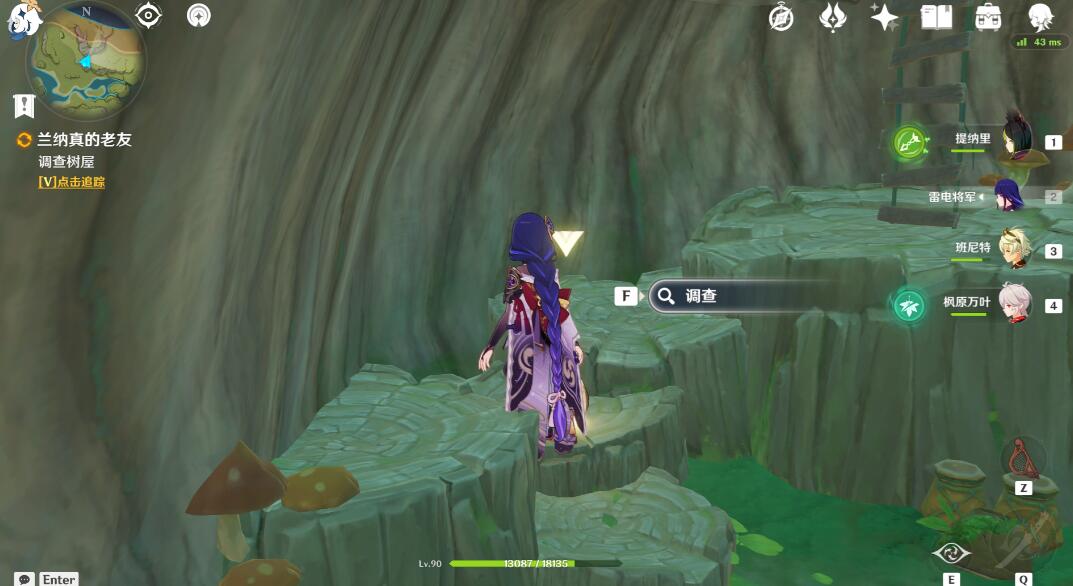Click the 兰纳真的老友 quest tracker
The width and height of the screenshot is (1073, 586).
[x=84, y=140]
